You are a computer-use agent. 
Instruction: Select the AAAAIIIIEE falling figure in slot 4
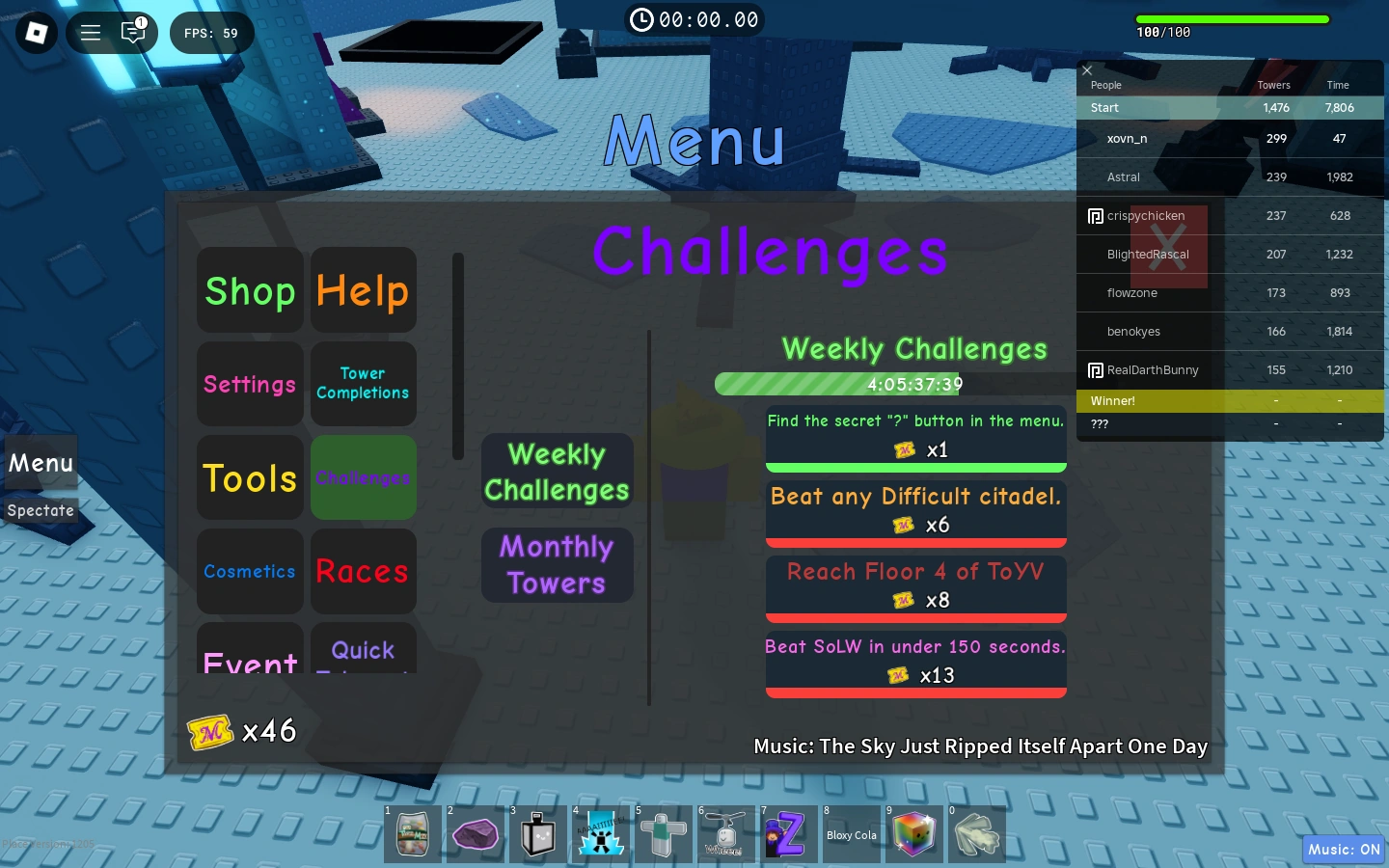(x=601, y=834)
